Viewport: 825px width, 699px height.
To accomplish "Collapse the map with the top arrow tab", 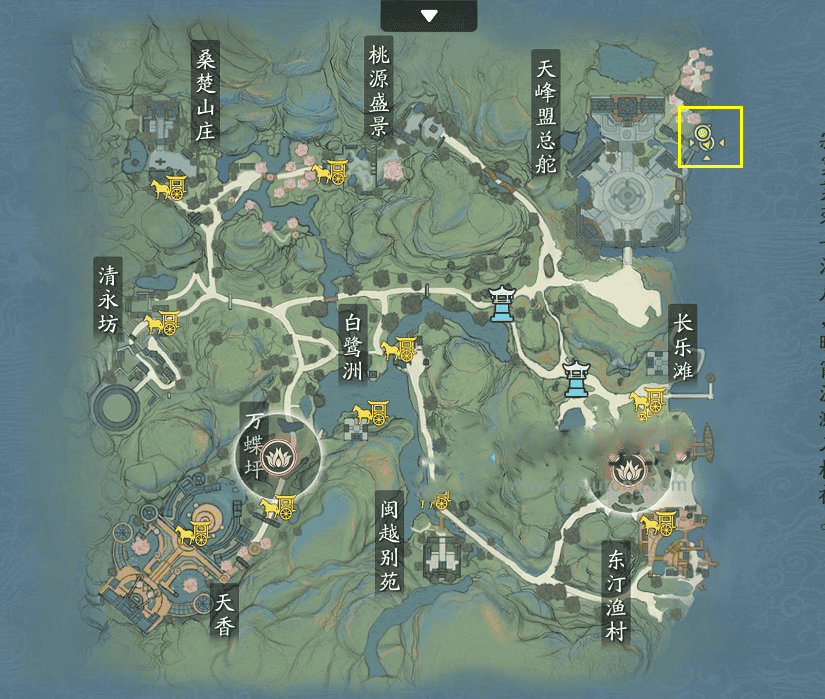I will [429, 15].
